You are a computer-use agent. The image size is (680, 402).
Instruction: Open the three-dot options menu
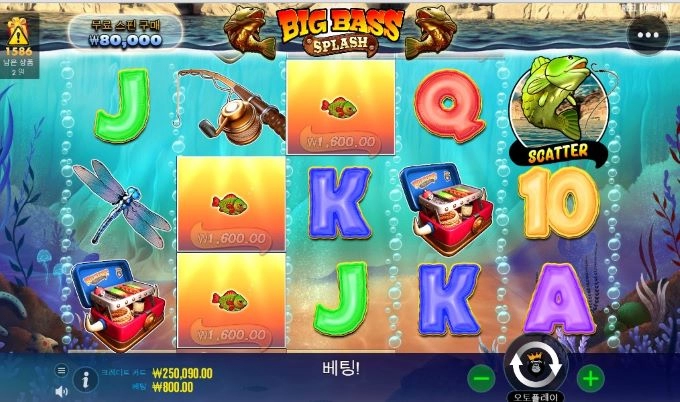coord(648,33)
